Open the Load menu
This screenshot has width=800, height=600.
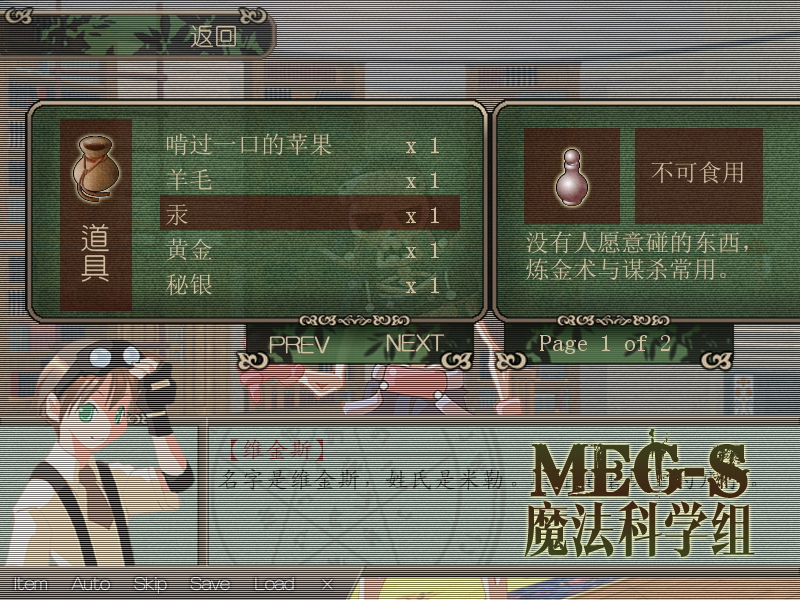pyautogui.click(x=274, y=584)
